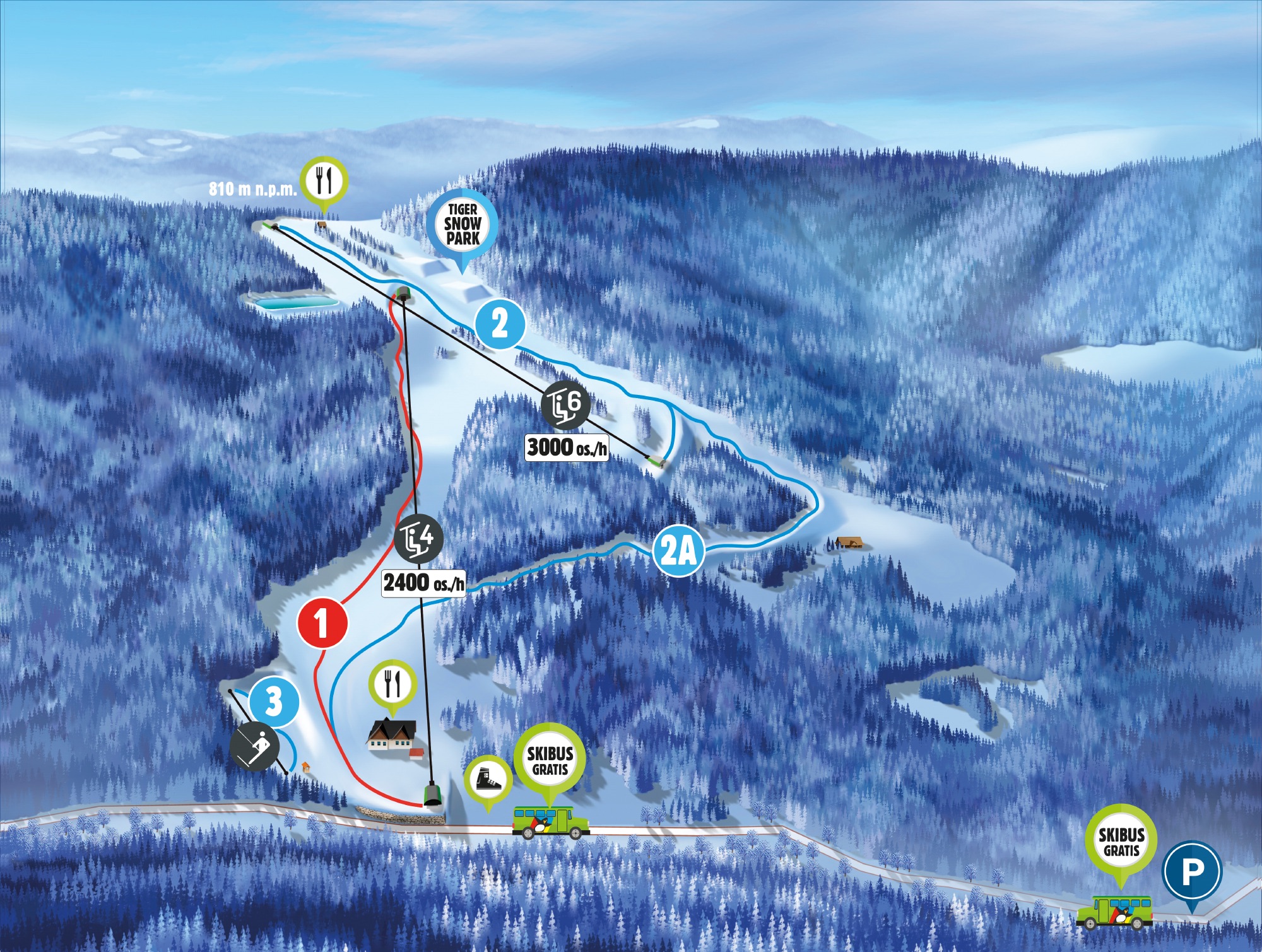This screenshot has height=952, width=1262.
Task: Click the blue trail 2 marker
Action: click(500, 324)
